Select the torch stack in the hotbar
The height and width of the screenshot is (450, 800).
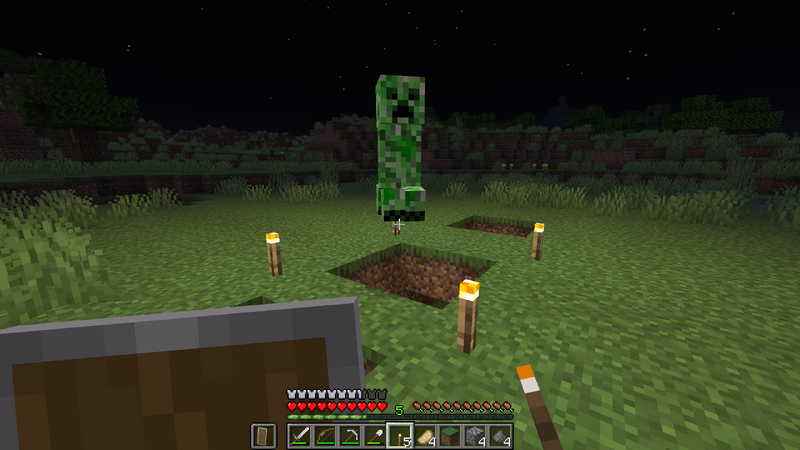[399, 436]
